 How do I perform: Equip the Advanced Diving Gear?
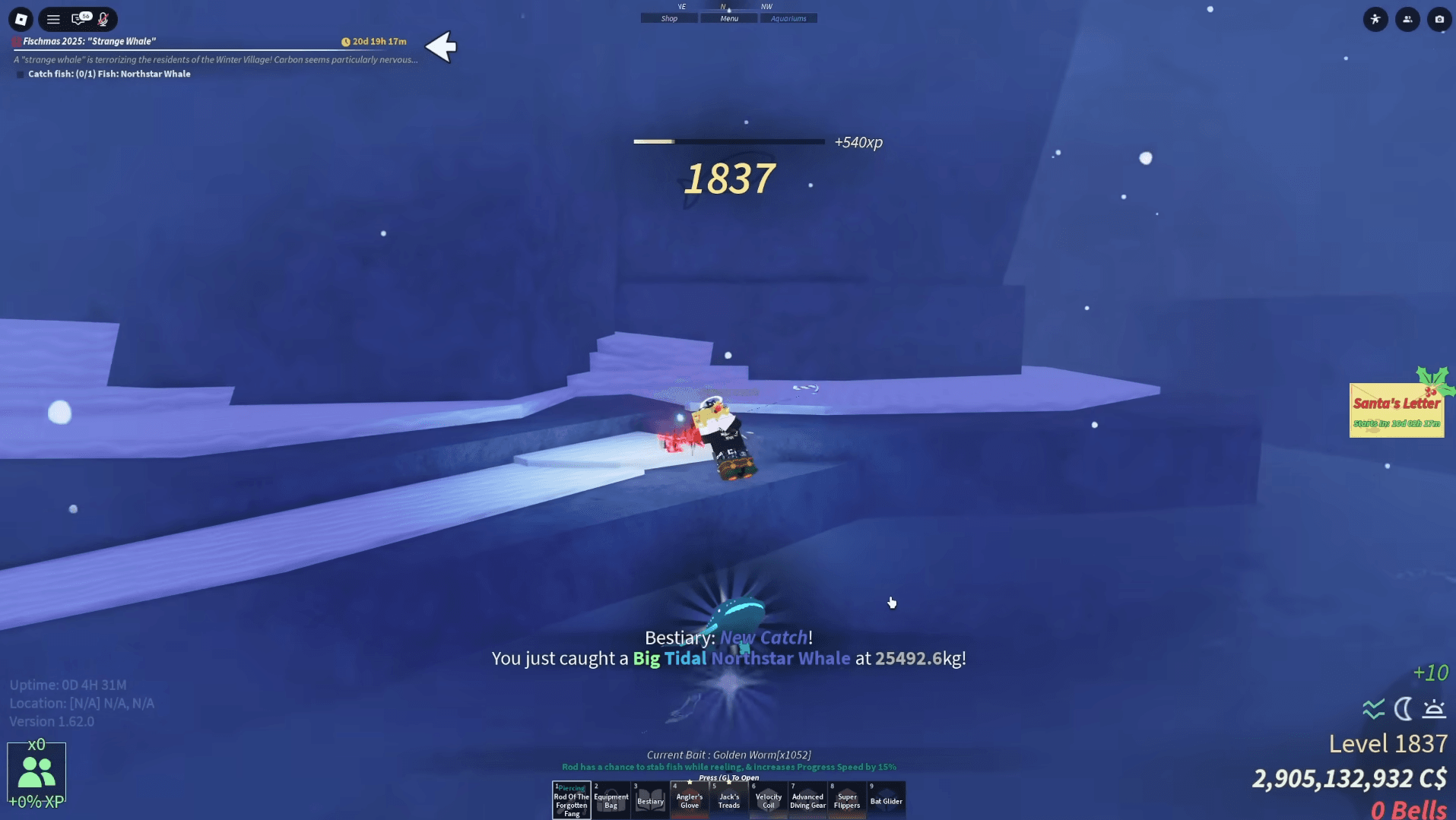(807, 800)
